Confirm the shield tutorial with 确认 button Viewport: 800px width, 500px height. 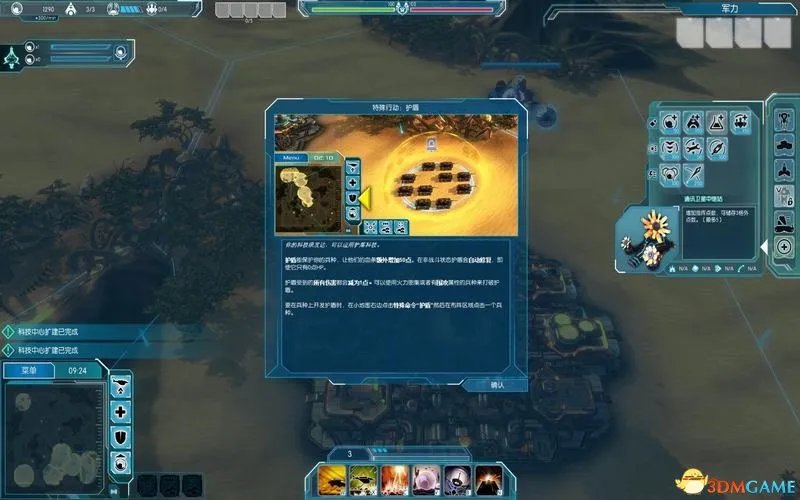496,385
